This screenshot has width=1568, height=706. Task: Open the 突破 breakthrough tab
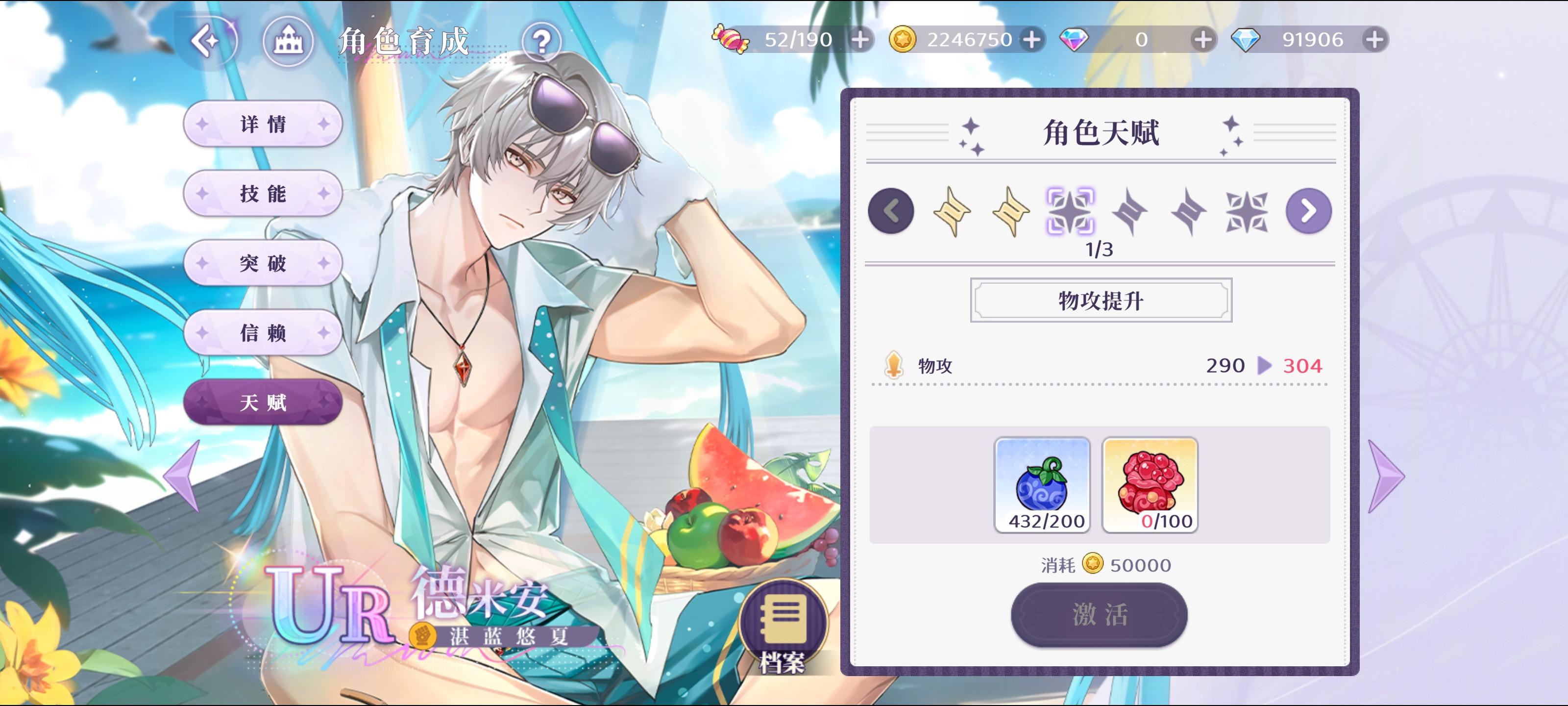(x=264, y=263)
